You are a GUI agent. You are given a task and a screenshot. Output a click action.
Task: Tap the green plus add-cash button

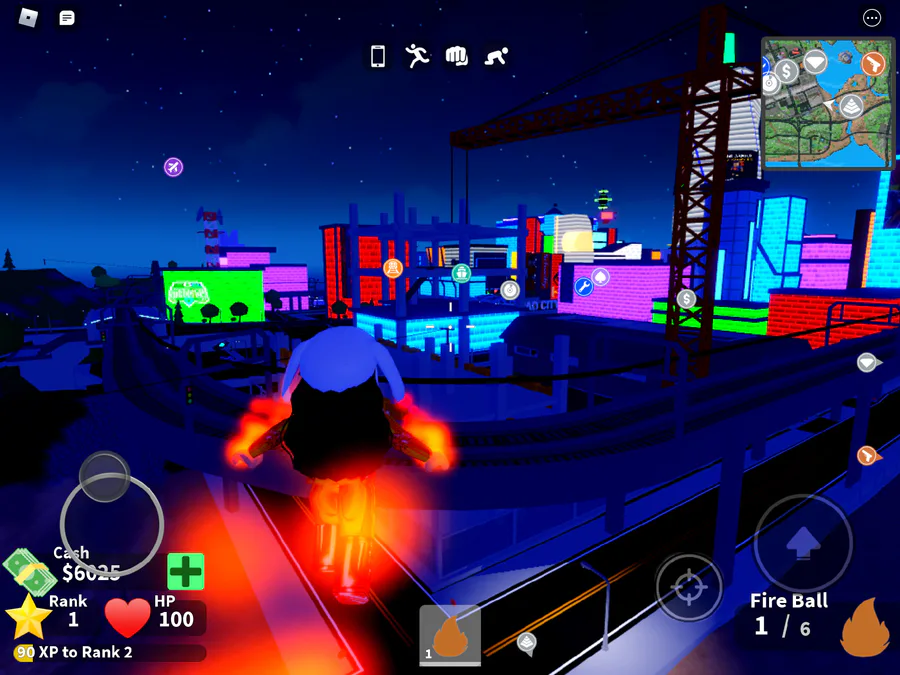185,571
